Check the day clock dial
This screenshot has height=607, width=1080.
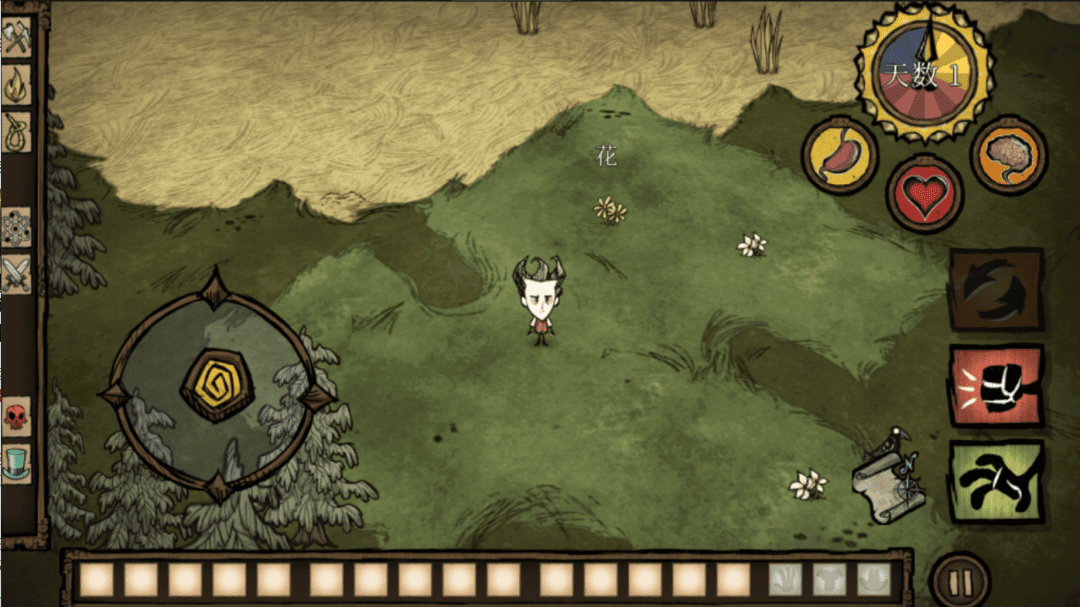[x=924, y=72]
